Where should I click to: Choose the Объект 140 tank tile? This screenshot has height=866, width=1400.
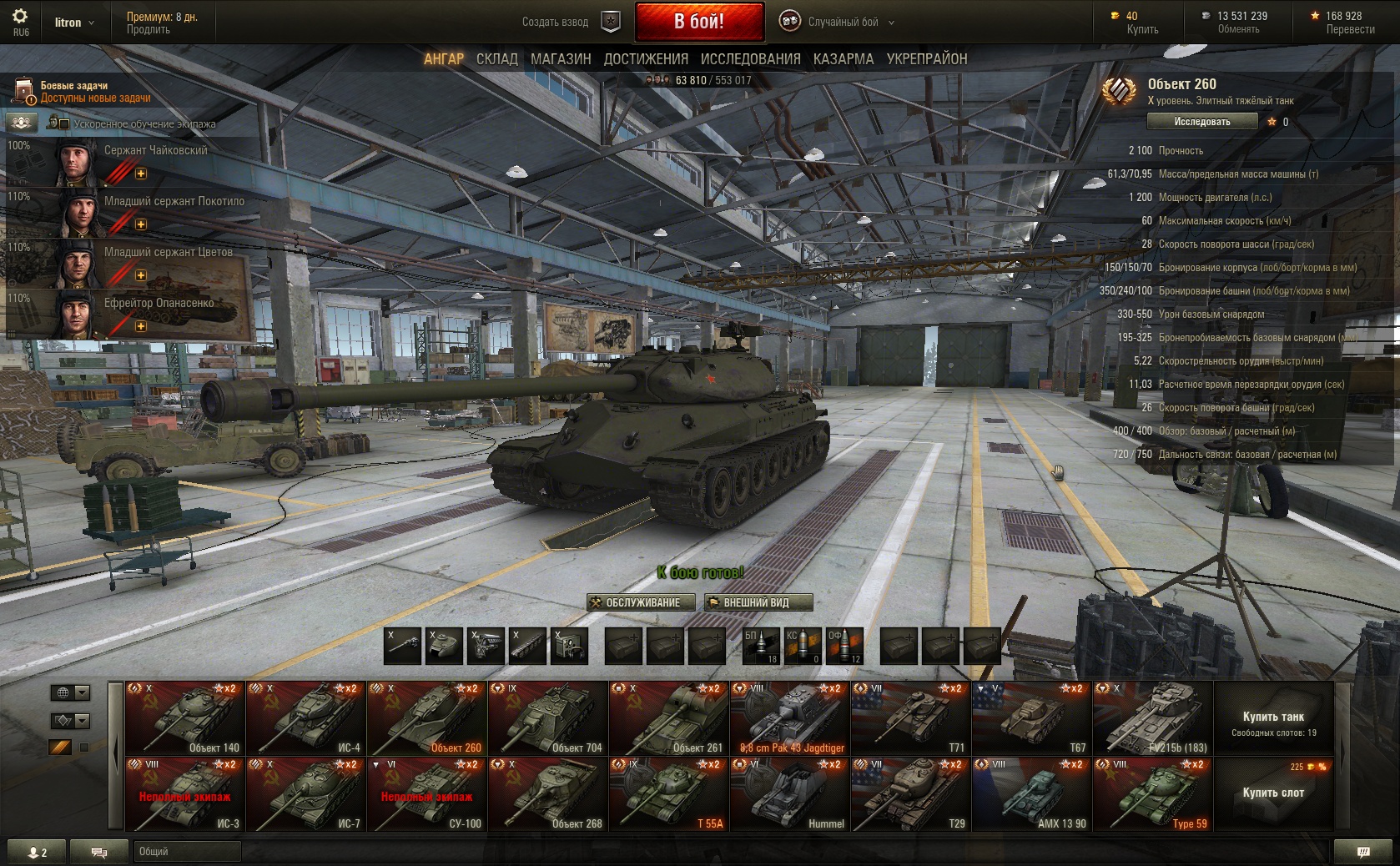tap(185, 718)
